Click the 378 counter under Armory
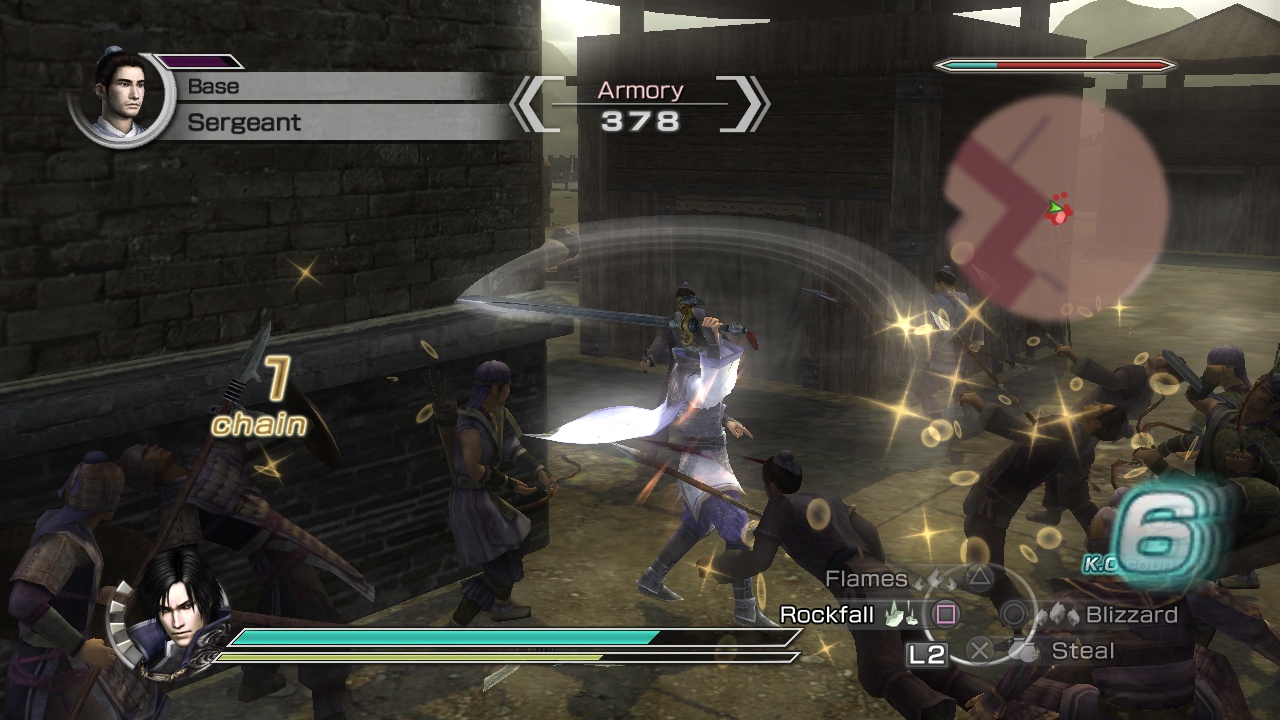 (x=639, y=118)
